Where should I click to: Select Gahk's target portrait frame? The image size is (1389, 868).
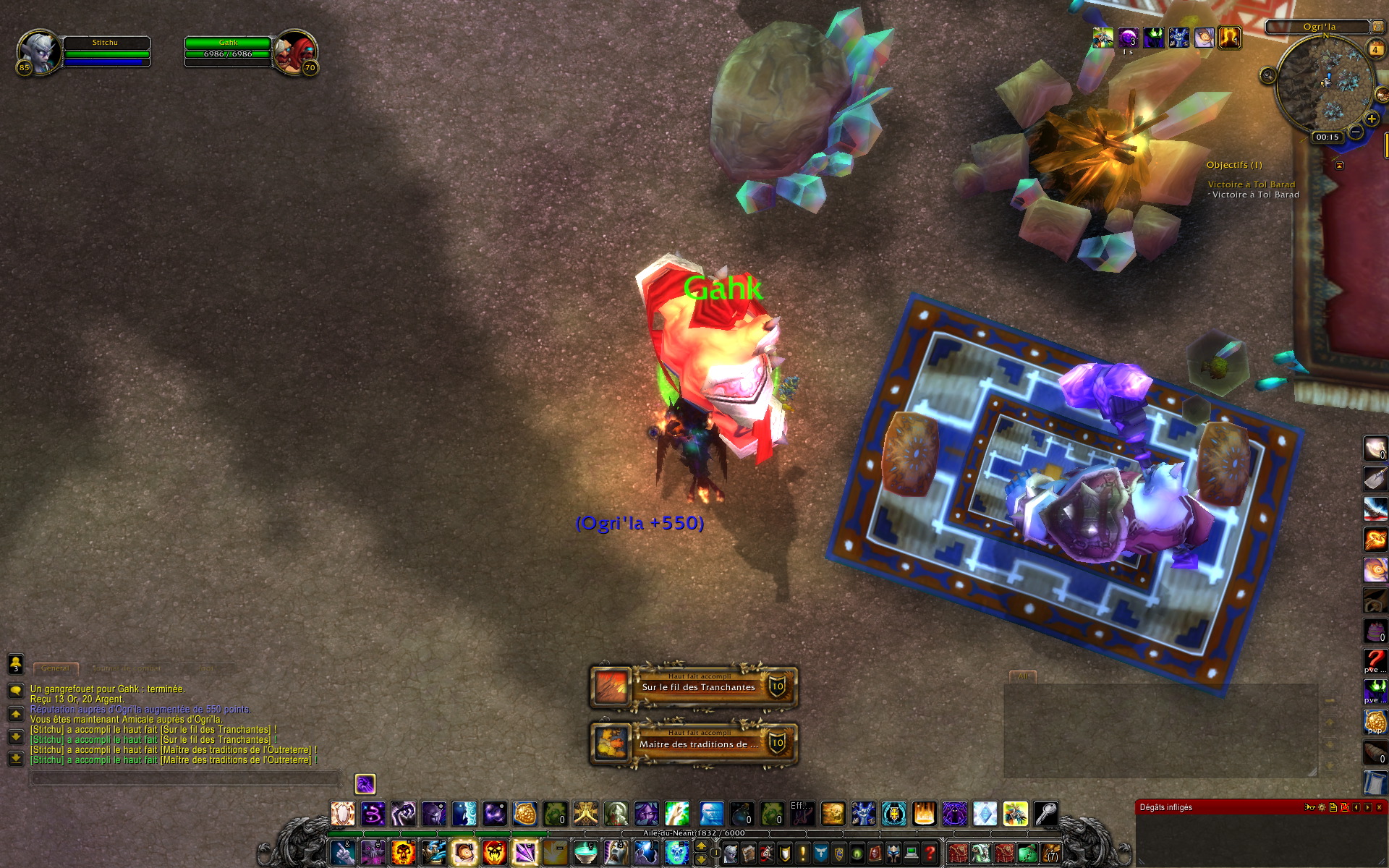pyautogui.click(x=295, y=54)
